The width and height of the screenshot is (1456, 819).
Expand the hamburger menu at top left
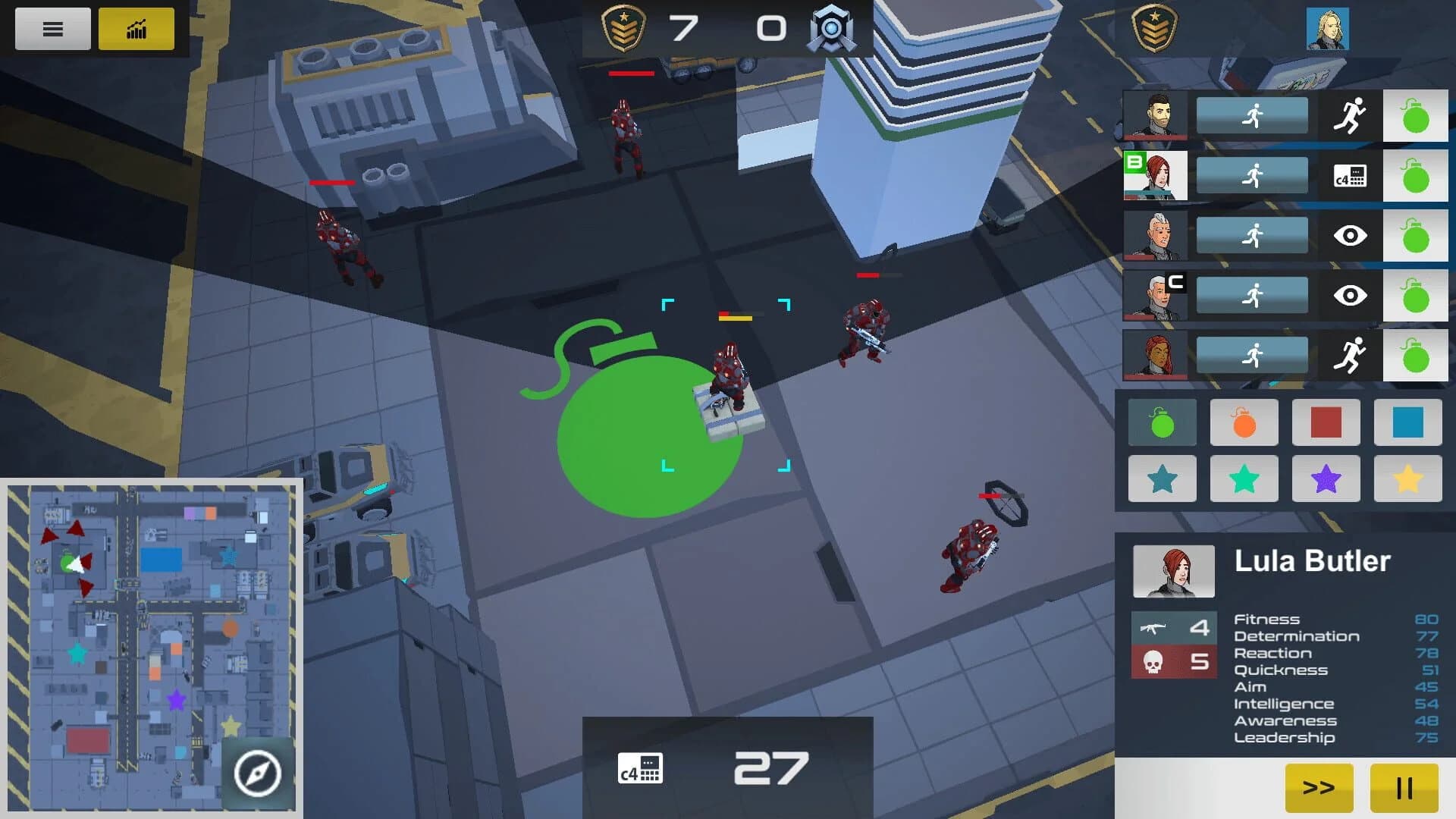(x=52, y=29)
